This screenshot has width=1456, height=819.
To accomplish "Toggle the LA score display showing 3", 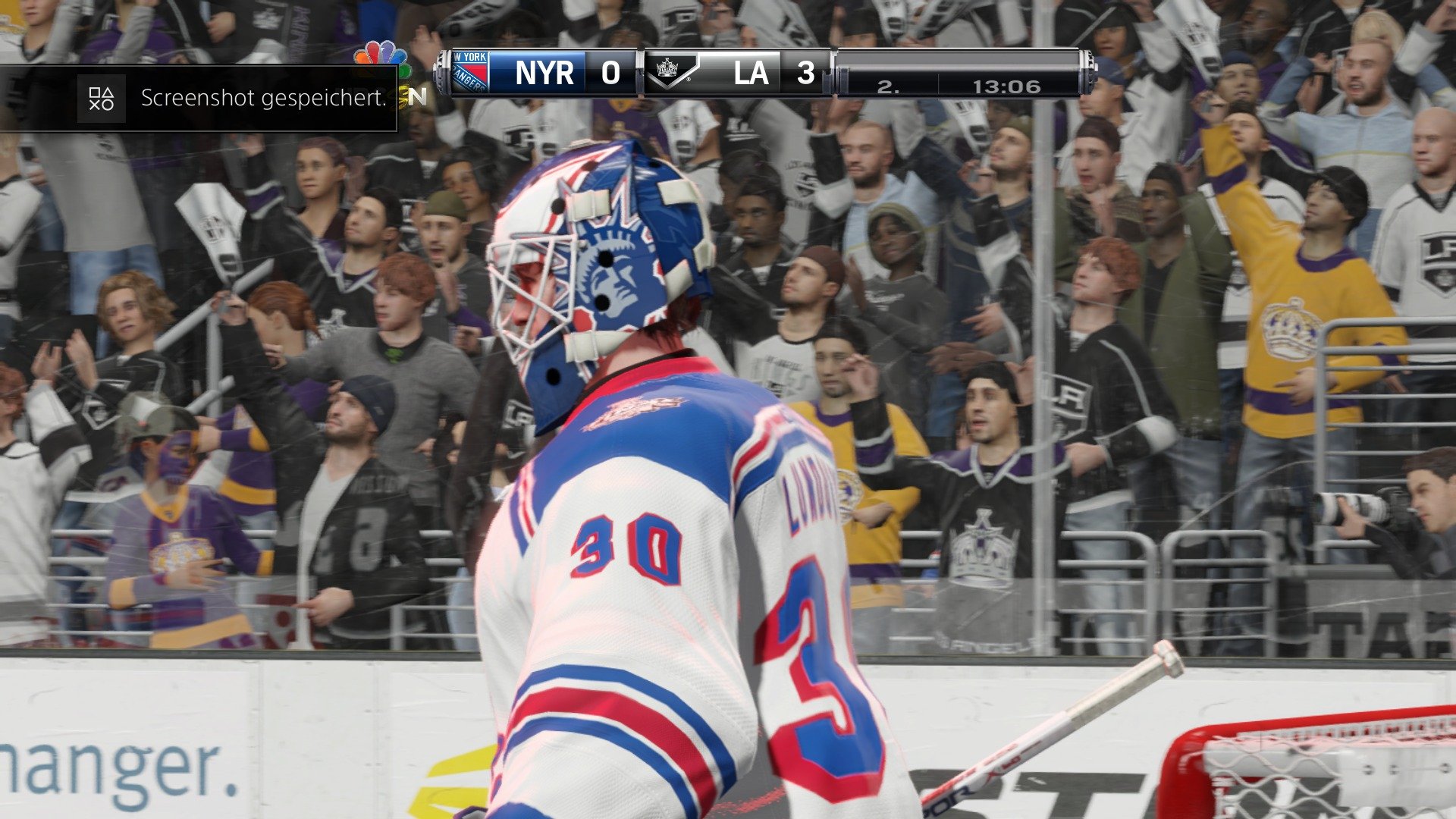I will (x=807, y=74).
